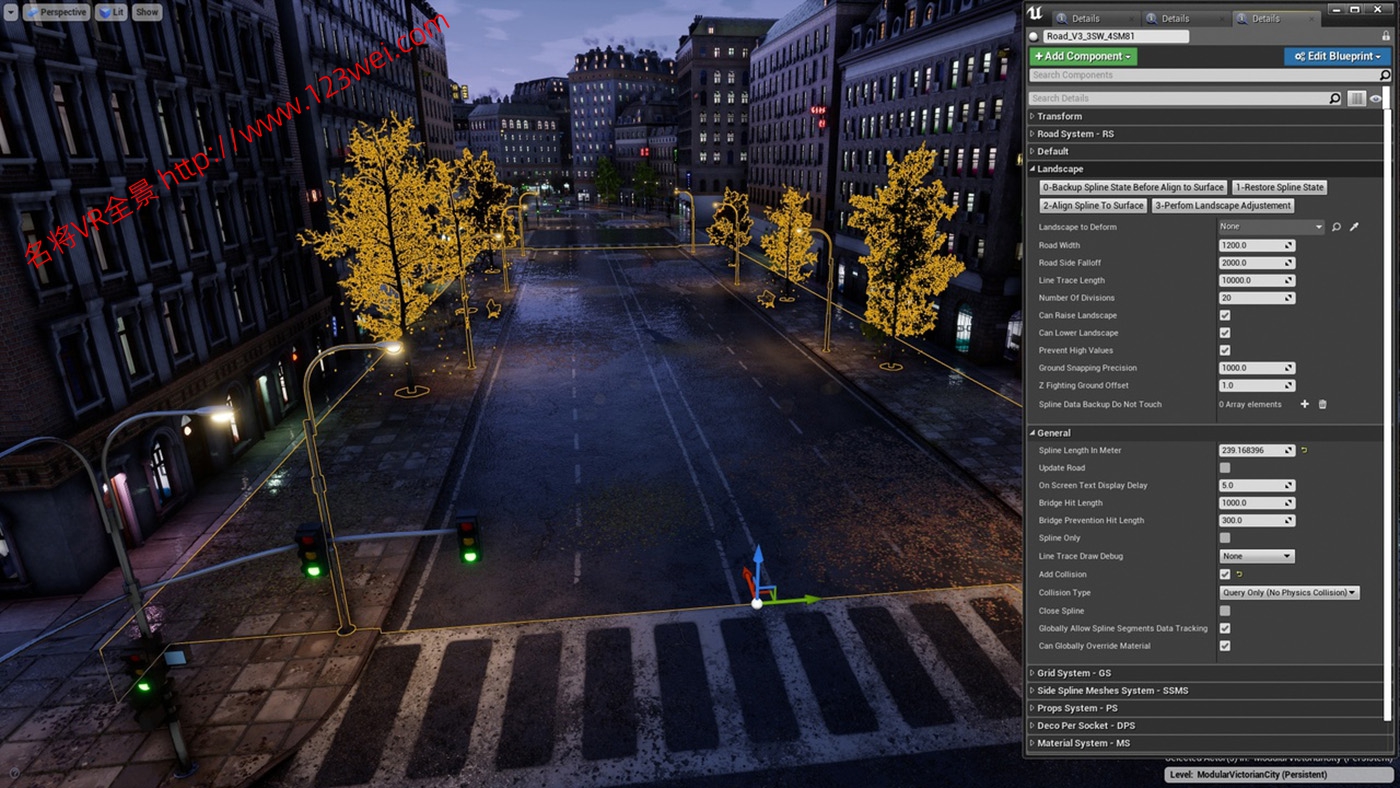Open the Show menu in the viewport

146,11
